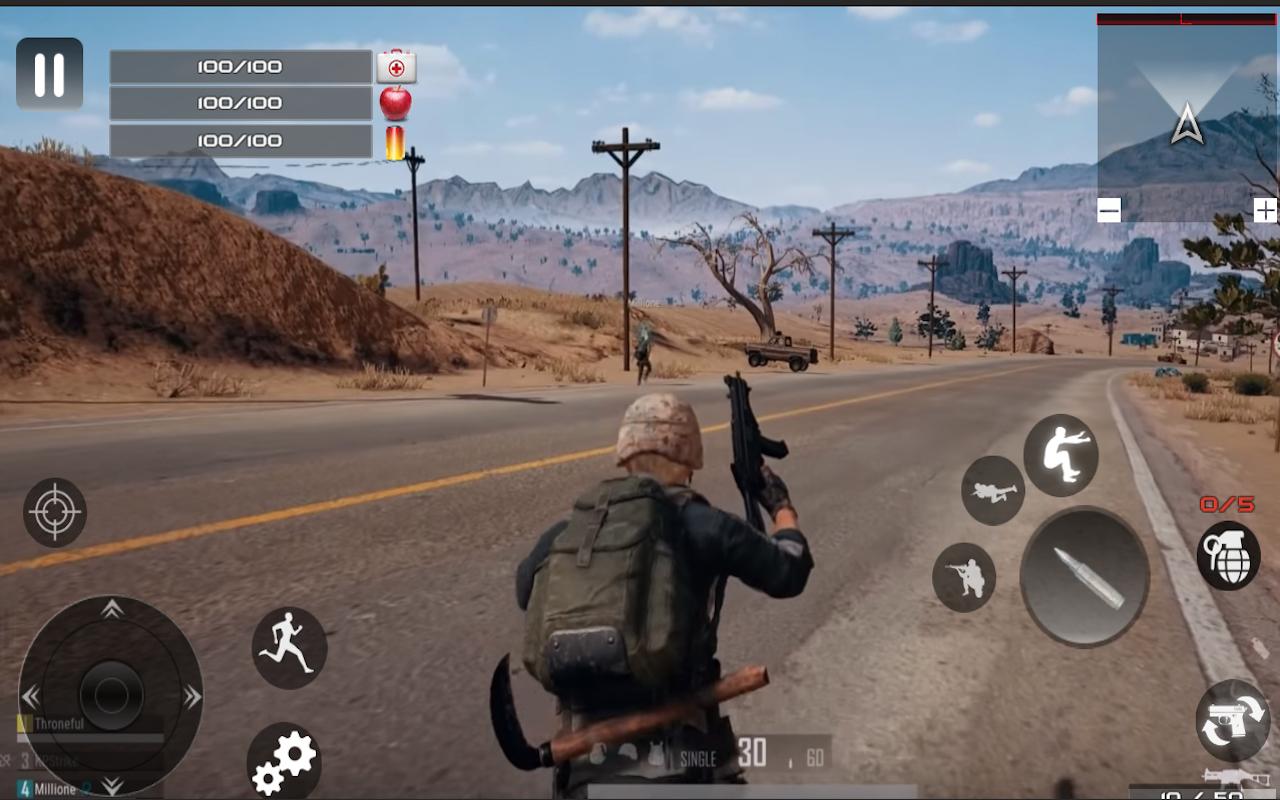Tap the right arrow on movement joystick
1280x800 pixels.
click(192, 697)
